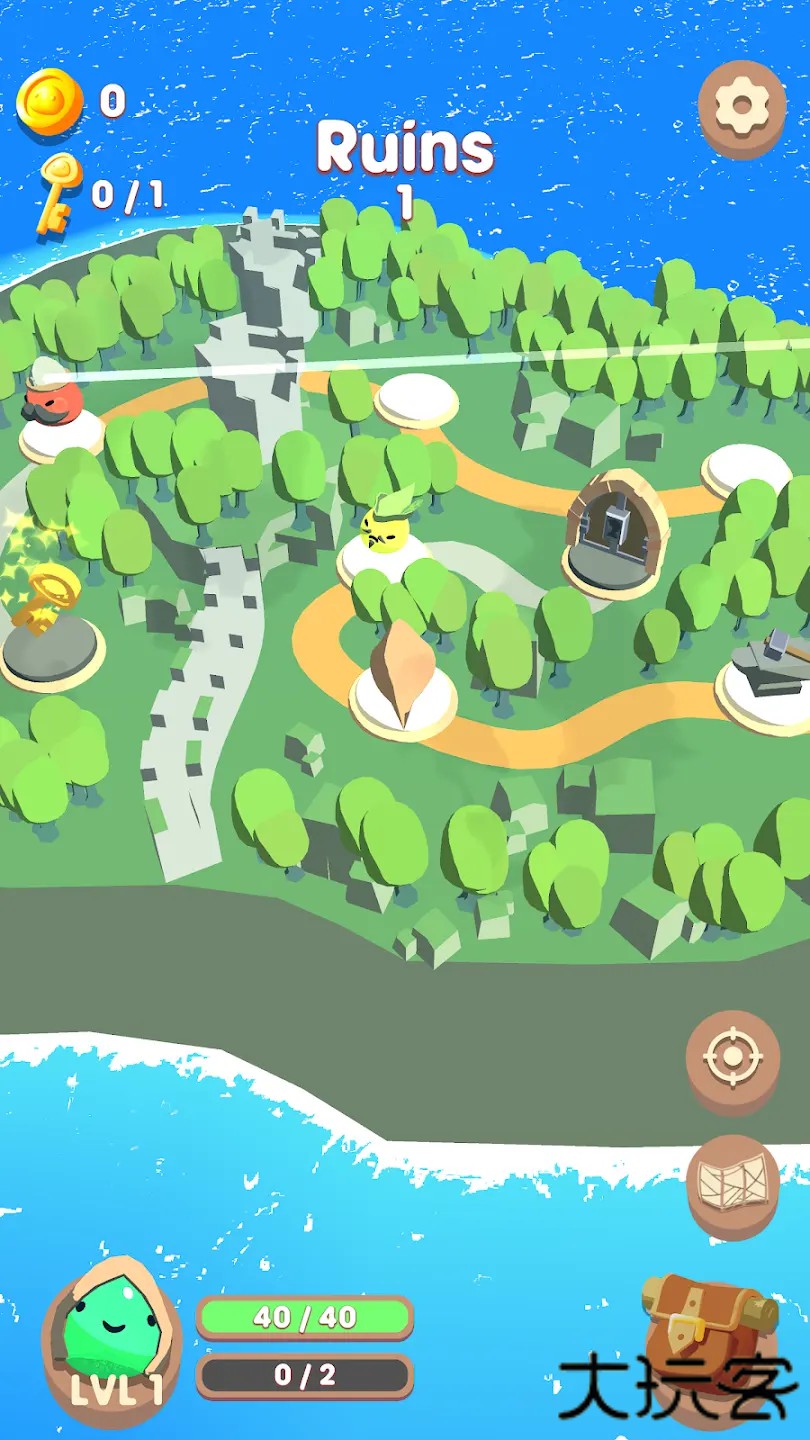Open the folded map button
Image resolution: width=810 pixels, height=1440 pixels.
point(733,1184)
